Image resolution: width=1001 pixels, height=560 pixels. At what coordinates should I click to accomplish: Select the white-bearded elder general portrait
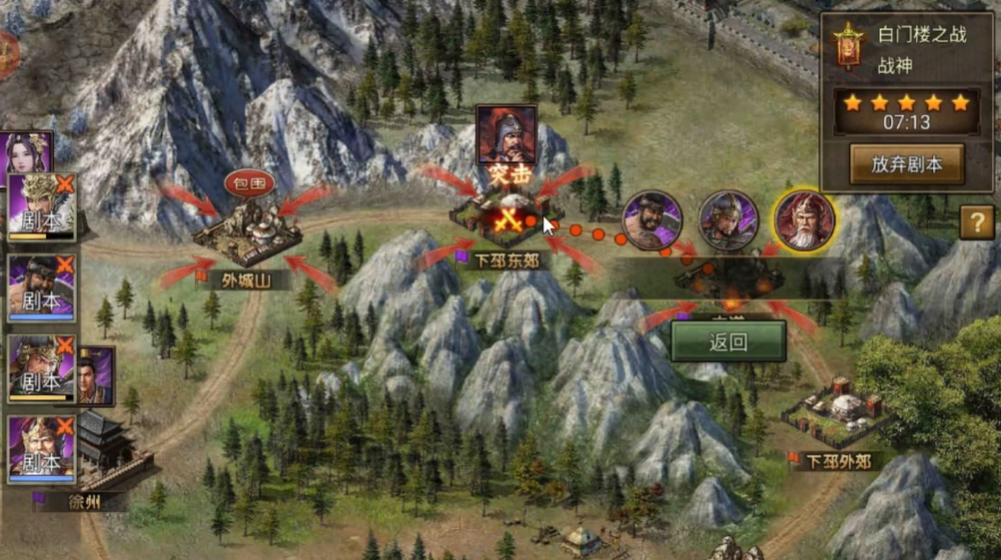tap(804, 220)
